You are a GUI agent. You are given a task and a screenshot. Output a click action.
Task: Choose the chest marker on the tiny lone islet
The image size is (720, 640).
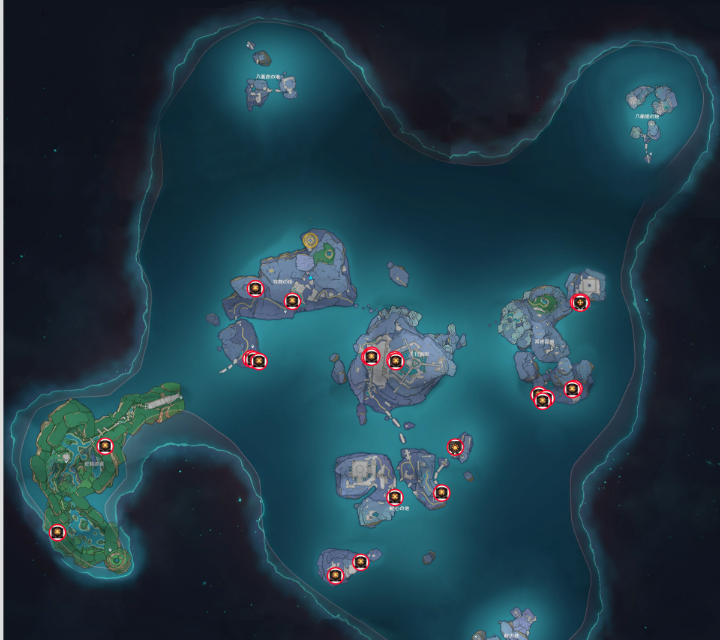point(456,447)
